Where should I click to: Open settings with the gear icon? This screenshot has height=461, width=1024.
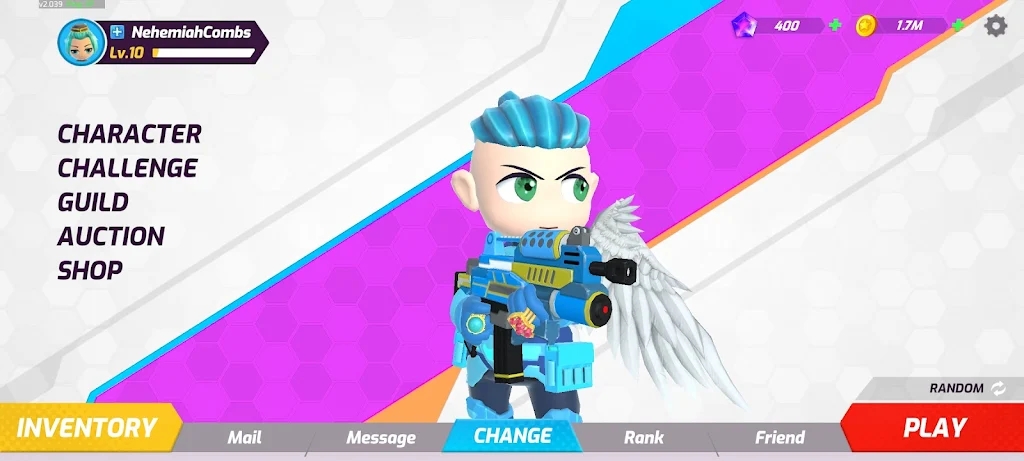996,26
